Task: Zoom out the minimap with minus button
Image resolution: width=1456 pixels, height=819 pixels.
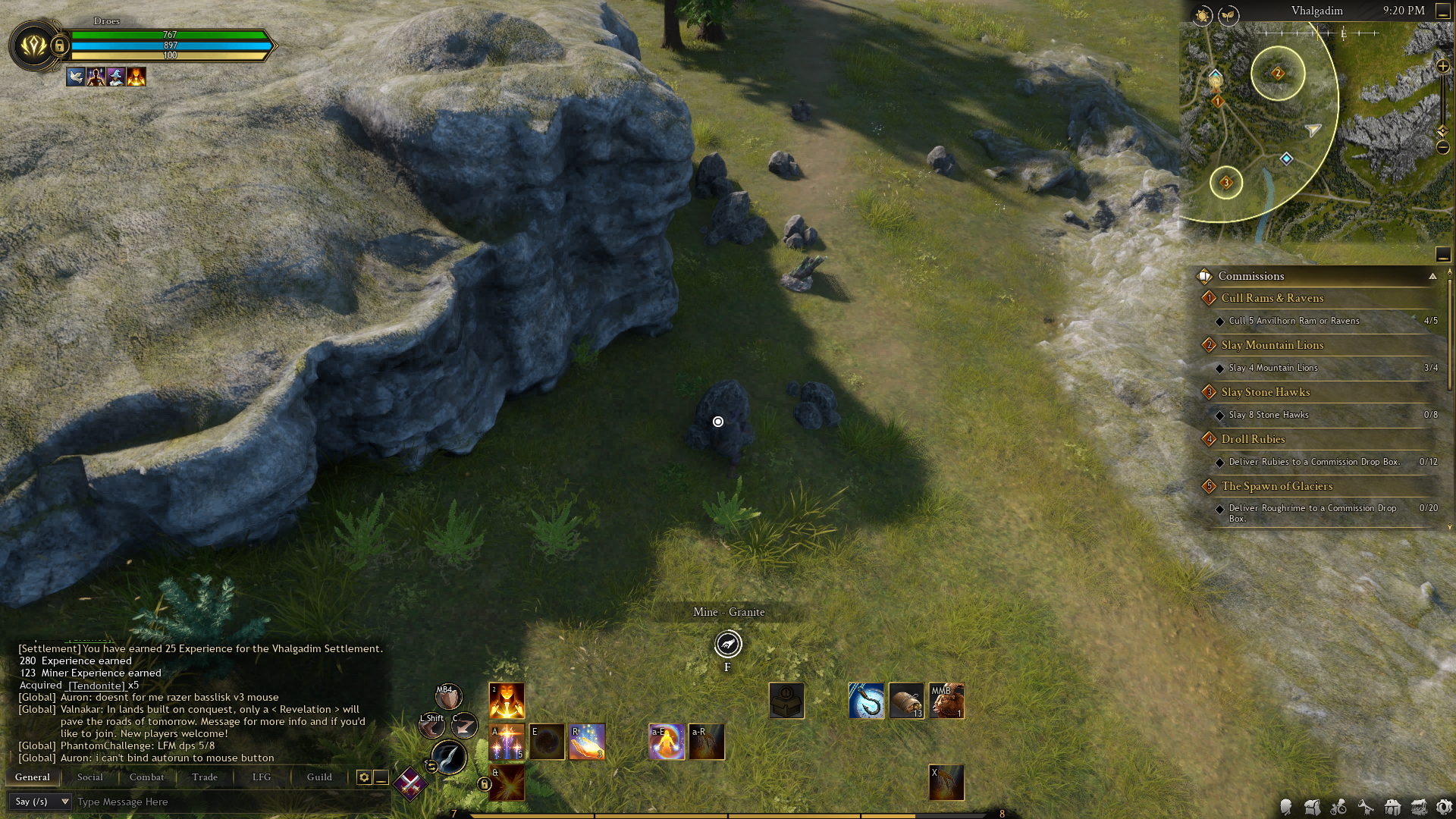Action: coord(1442,147)
